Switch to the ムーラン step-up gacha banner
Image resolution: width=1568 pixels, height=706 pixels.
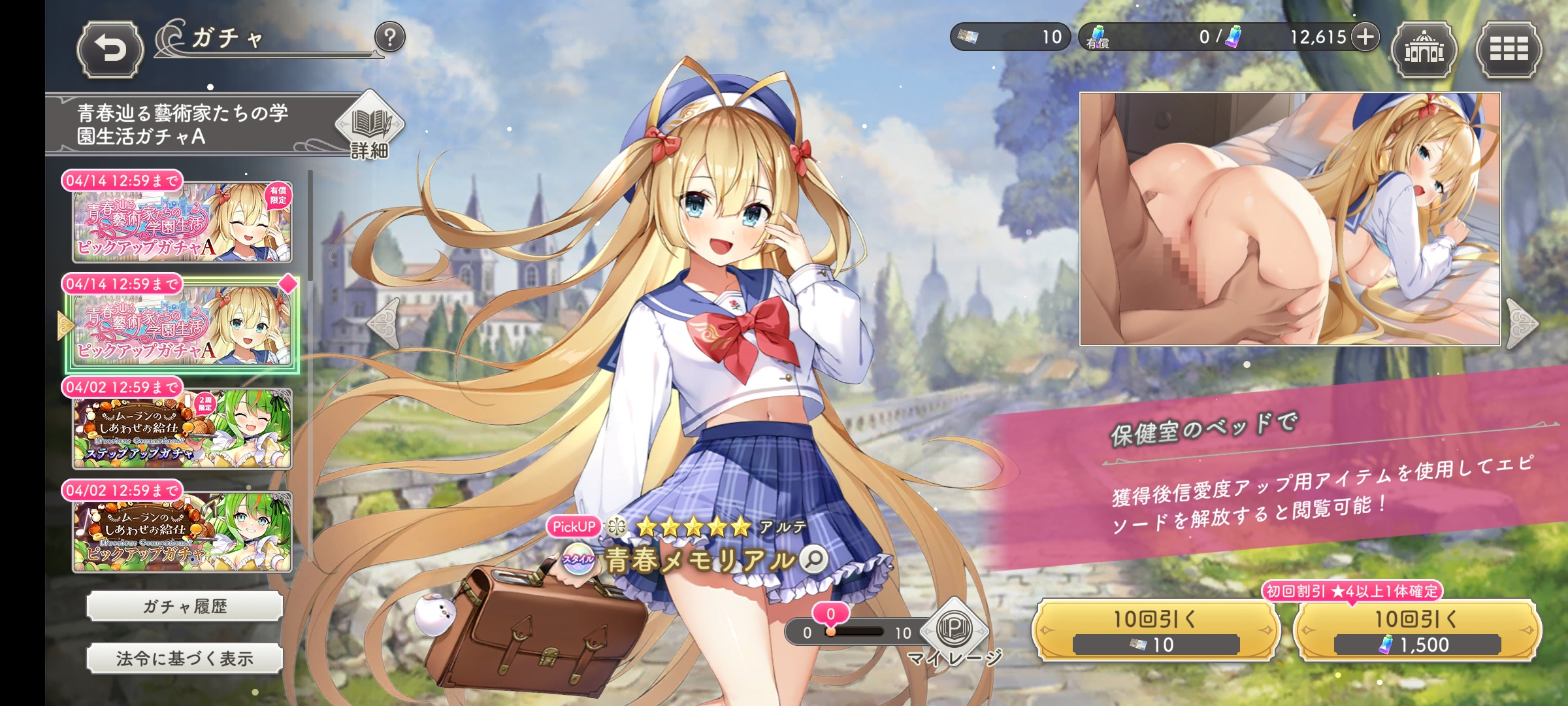[x=182, y=429]
